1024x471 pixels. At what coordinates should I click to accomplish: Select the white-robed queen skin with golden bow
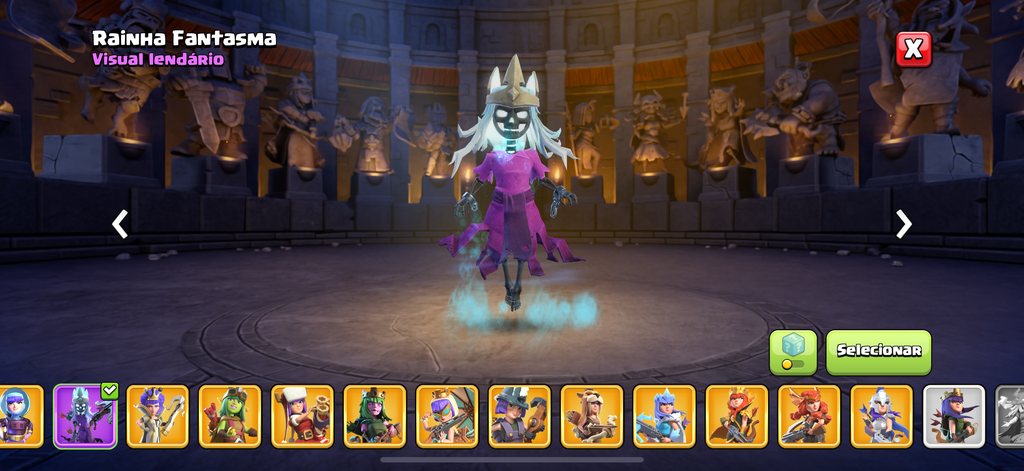pos(157,415)
